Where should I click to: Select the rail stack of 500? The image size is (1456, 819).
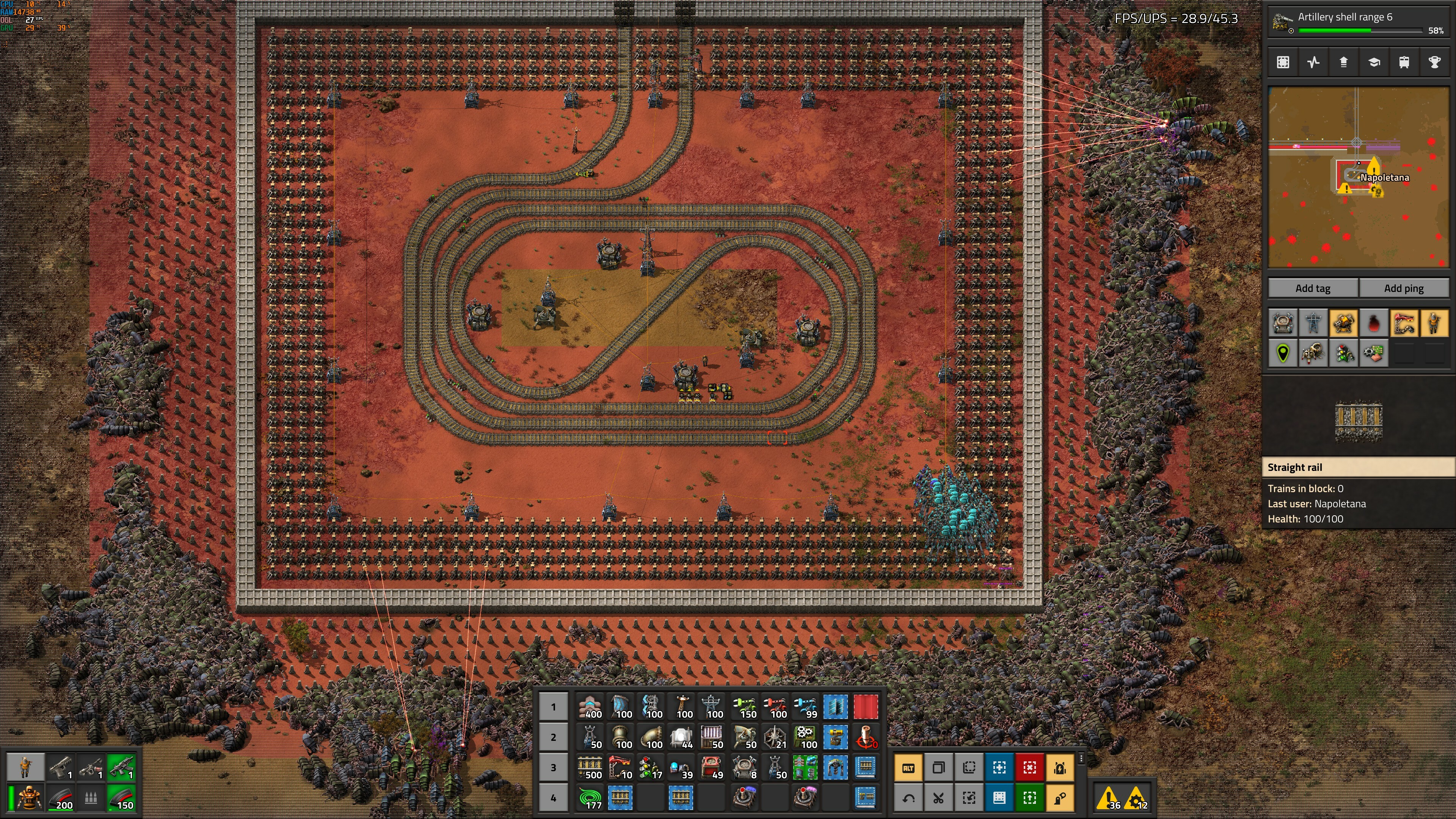click(x=591, y=767)
